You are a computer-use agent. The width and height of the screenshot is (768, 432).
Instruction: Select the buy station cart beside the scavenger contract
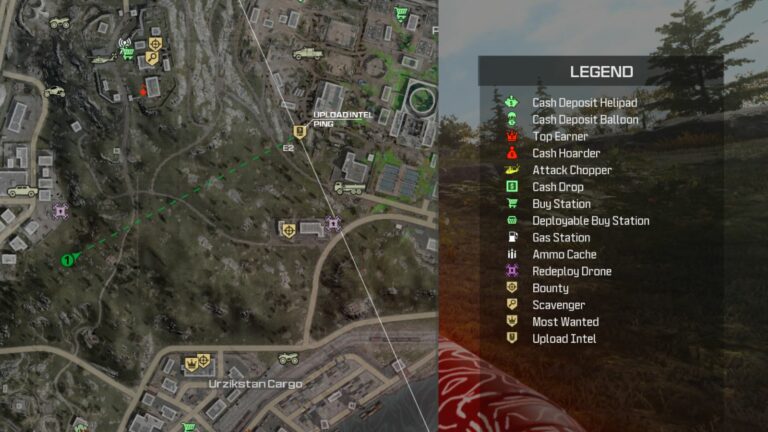(128, 54)
